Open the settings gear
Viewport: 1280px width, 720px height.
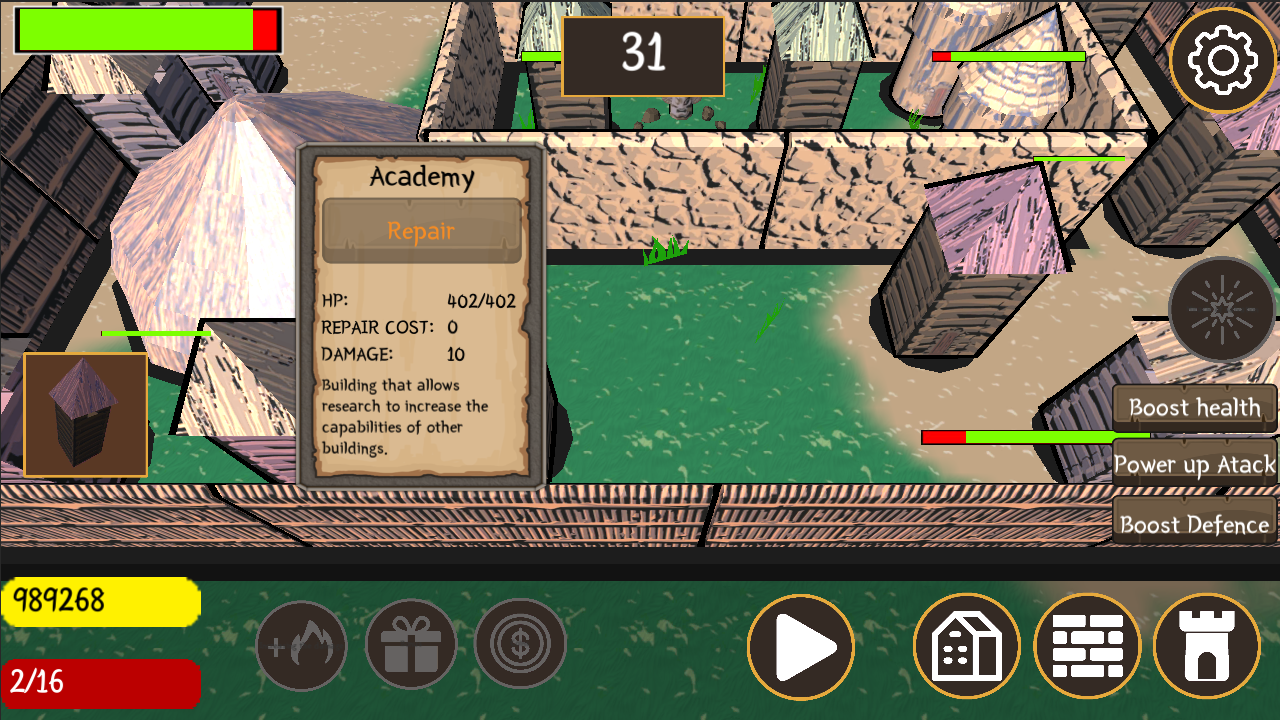(1222, 58)
